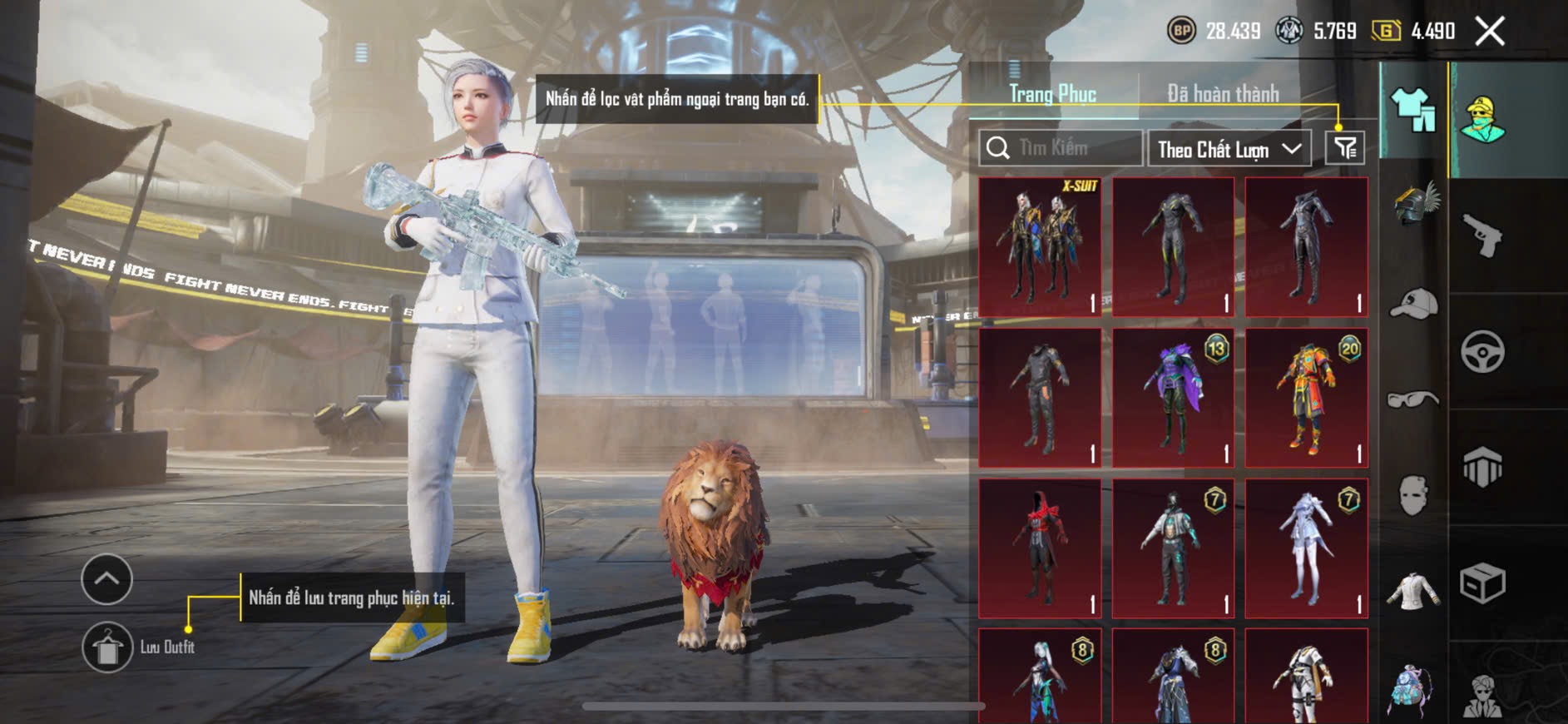Open the sunglasses category

1414,399
